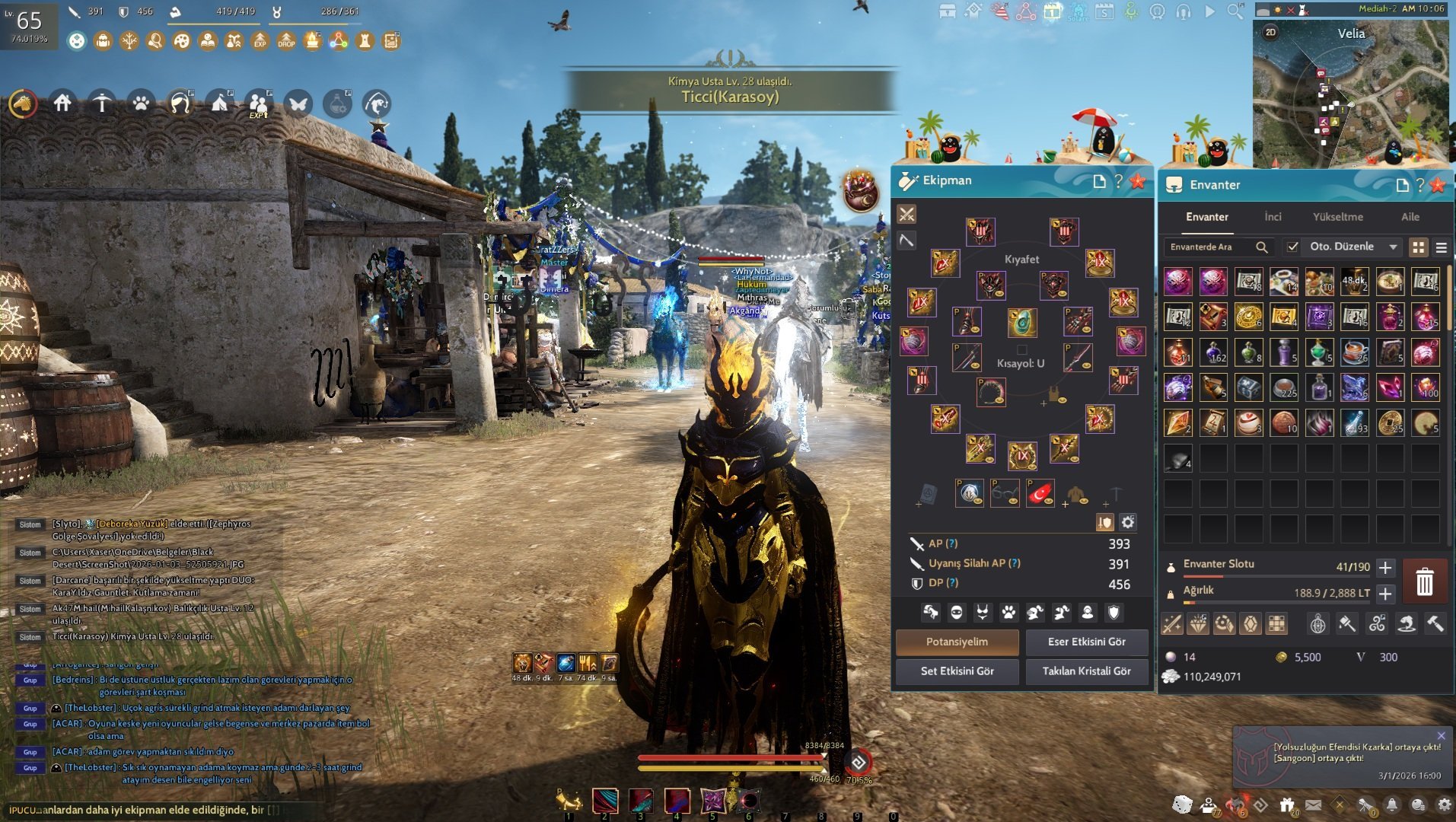Image resolution: width=1456 pixels, height=822 pixels.
Task: Click the fish sell icon in inventory toolbar
Action: [x=1407, y=624]
